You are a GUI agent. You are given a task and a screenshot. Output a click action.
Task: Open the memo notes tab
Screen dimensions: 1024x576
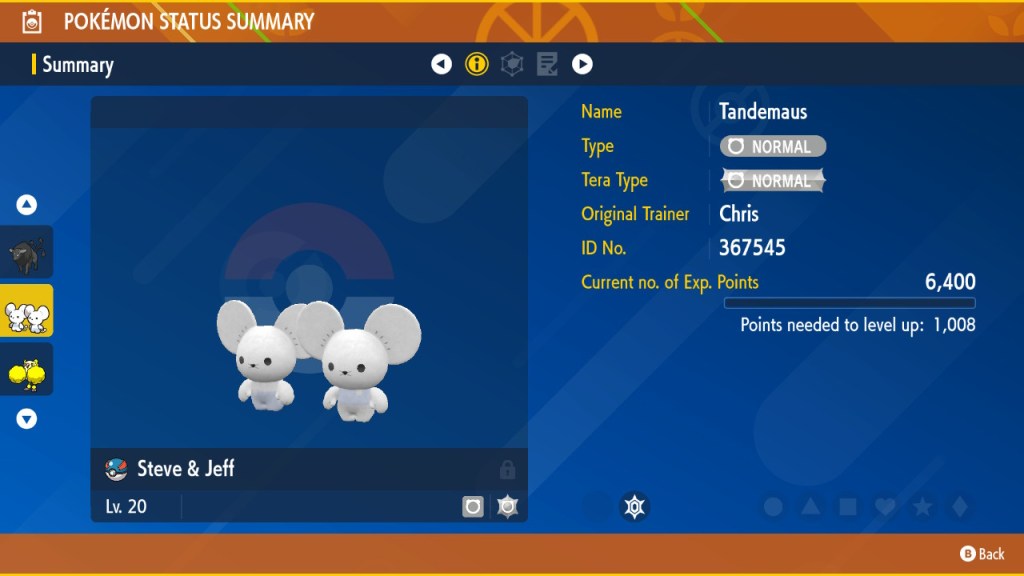(x=547, y=65)
